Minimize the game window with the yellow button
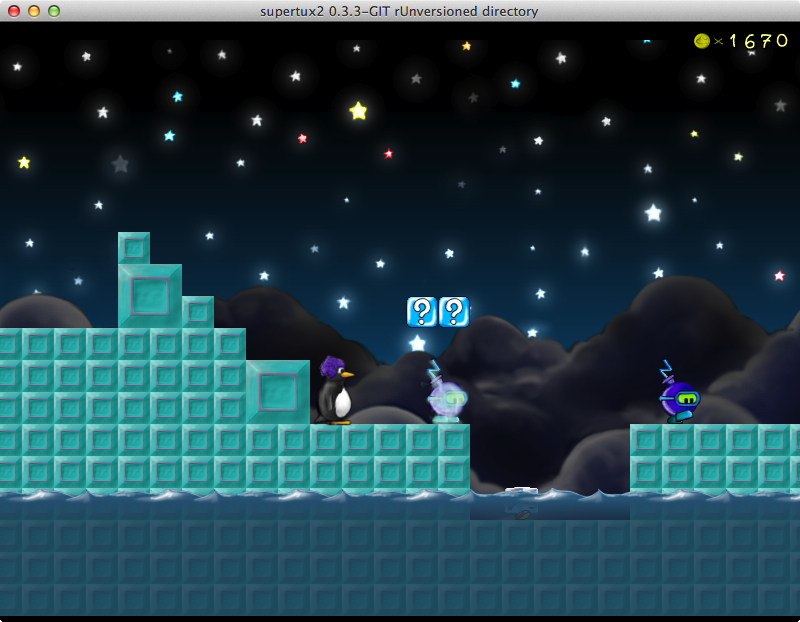The height and width of the screenshot is (622, 800). click(34, 11)
